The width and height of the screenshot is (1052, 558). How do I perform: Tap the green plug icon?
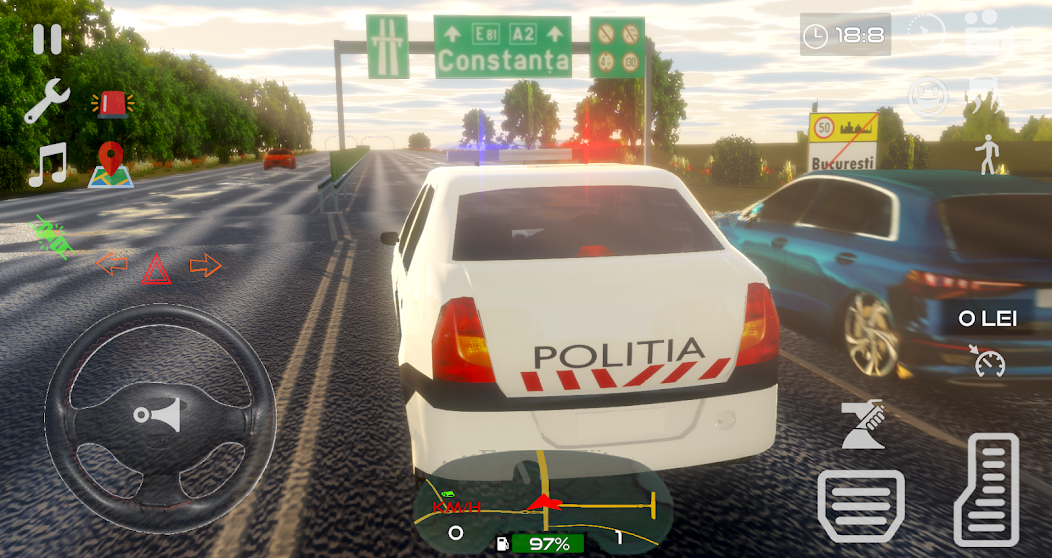[50, 236]
